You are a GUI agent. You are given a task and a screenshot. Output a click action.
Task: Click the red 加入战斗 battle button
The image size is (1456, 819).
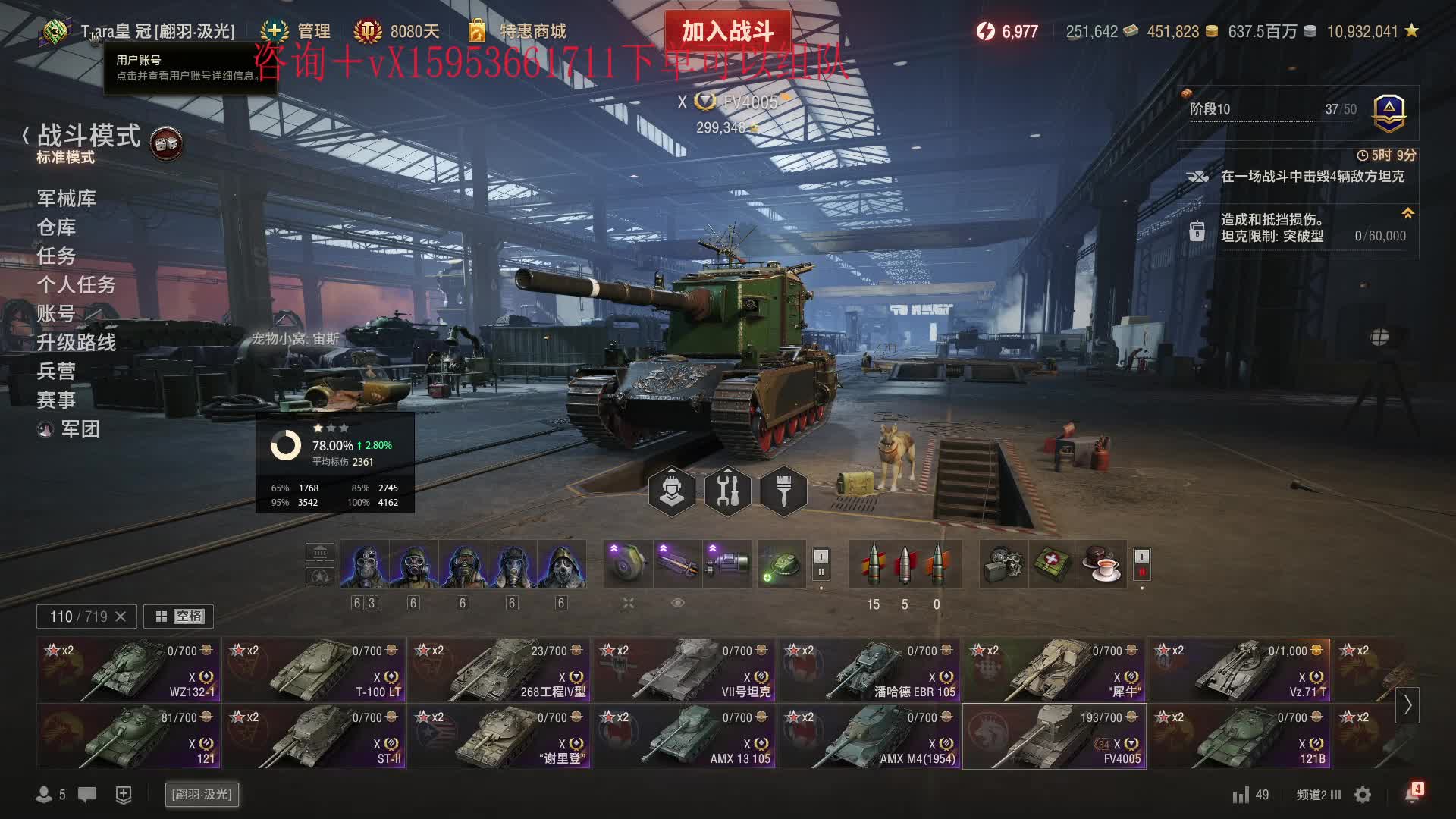(x=726, y=31)
